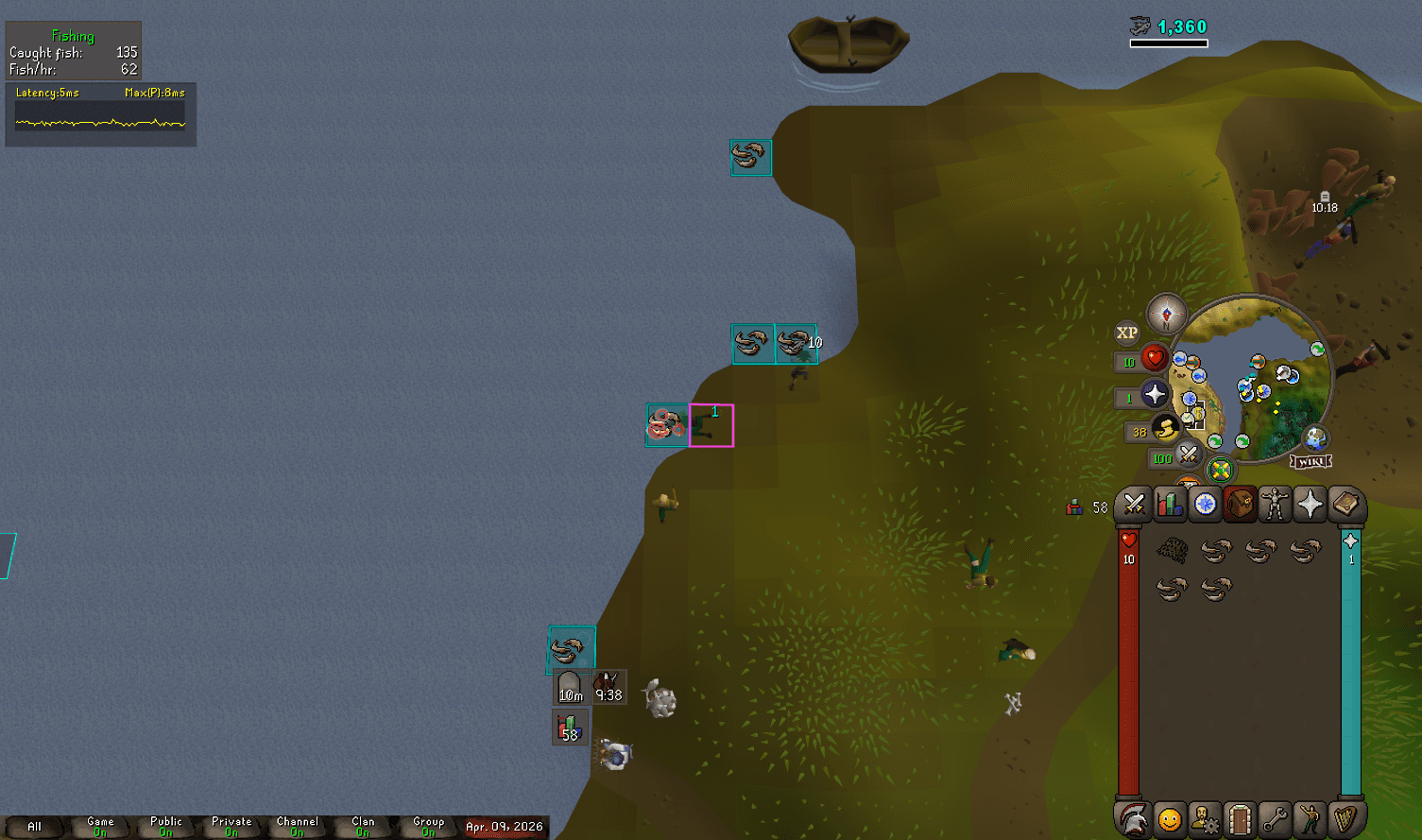The height and width of the screenshot is (840, 1422).
Task: Open the Magic spellbook tab
Action: pyautogui.click(x=1347, y=506)
